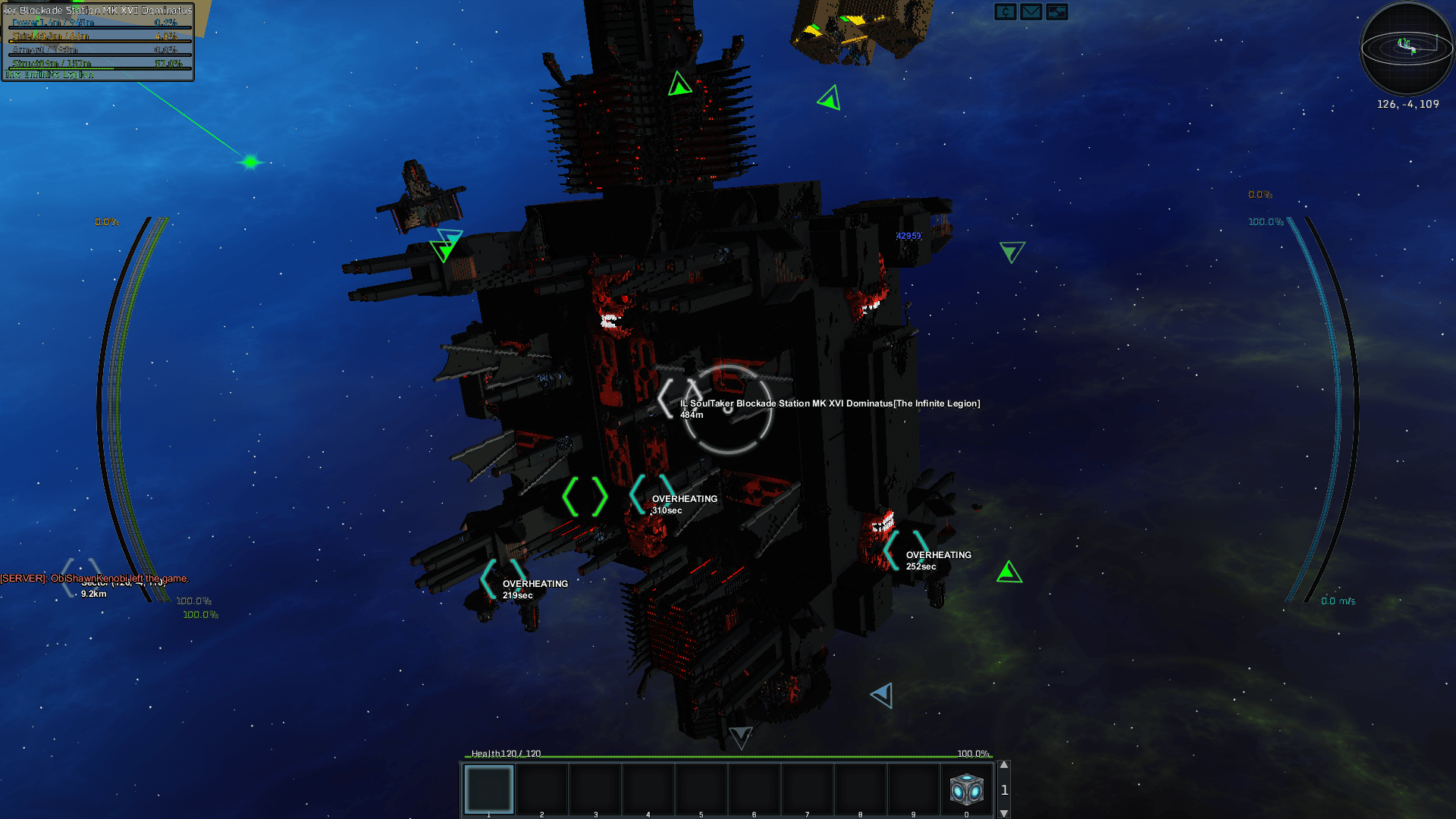Switch hotbar page with the down arrow
Image resolution: width=1456 pixels, height=819 pixels.
click(1004, 814)
